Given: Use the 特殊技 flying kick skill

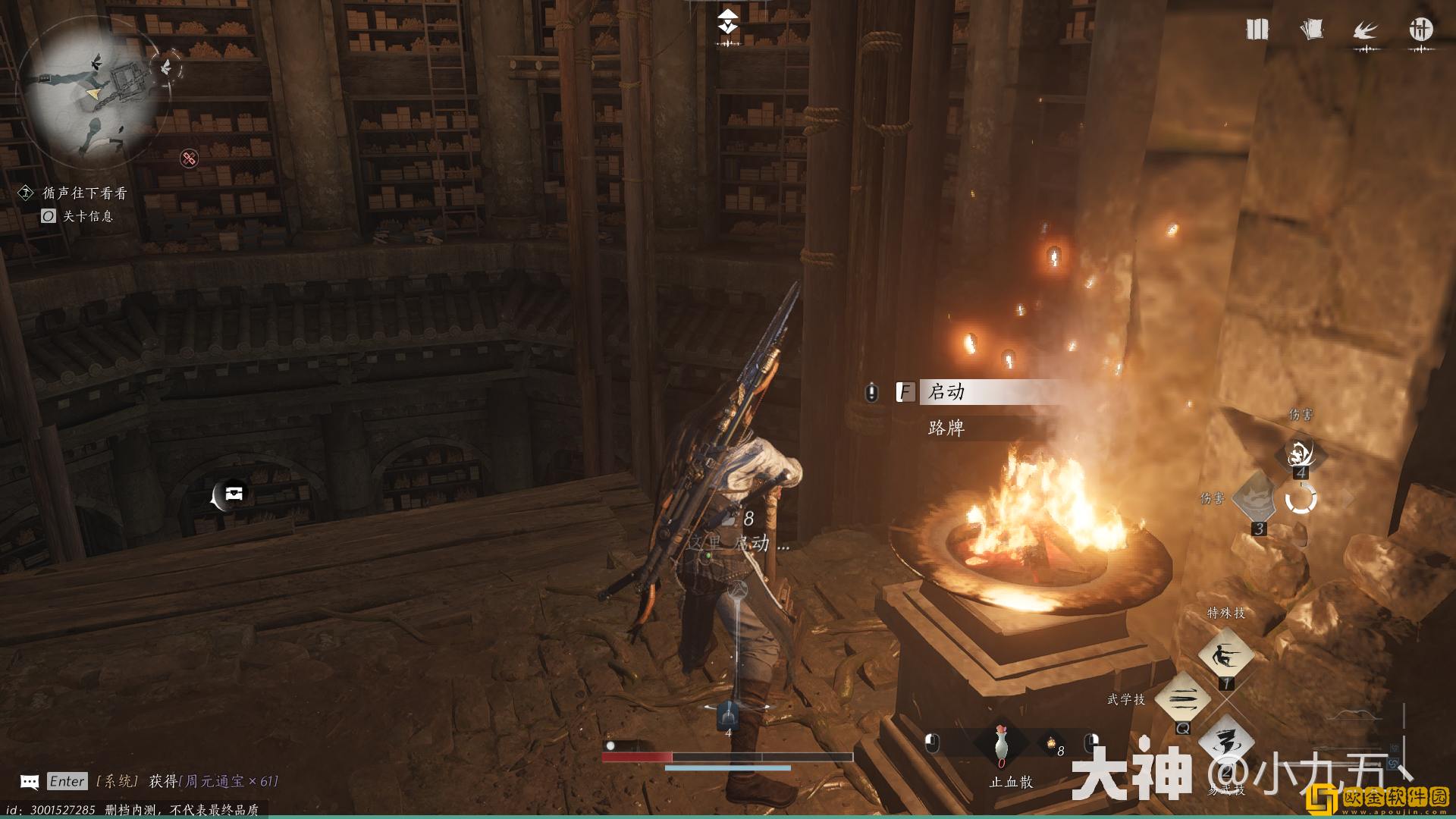Looking at the screenshot, I should (1225, 654).
